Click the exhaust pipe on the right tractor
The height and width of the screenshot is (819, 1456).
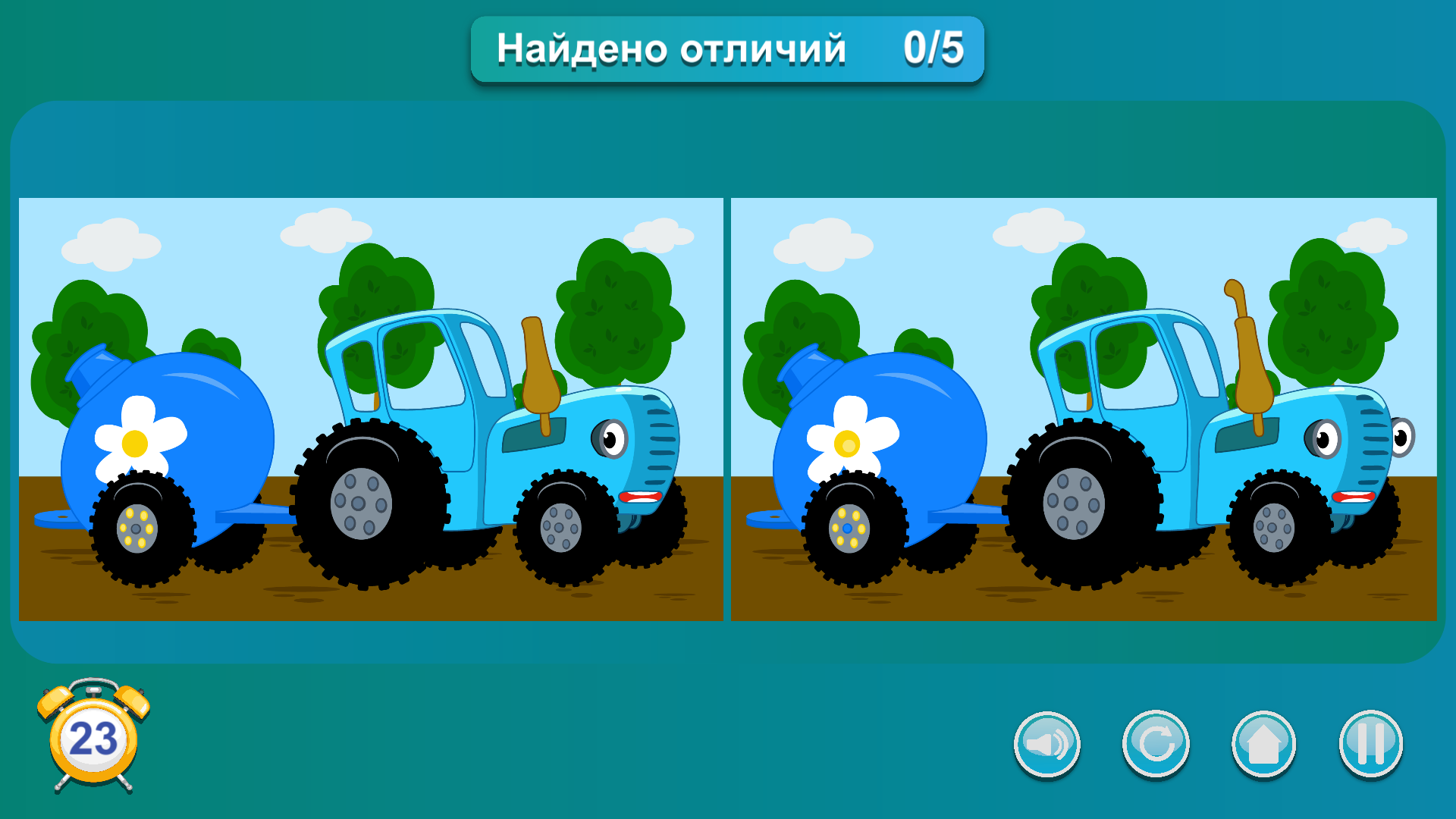coord(1248,349)
